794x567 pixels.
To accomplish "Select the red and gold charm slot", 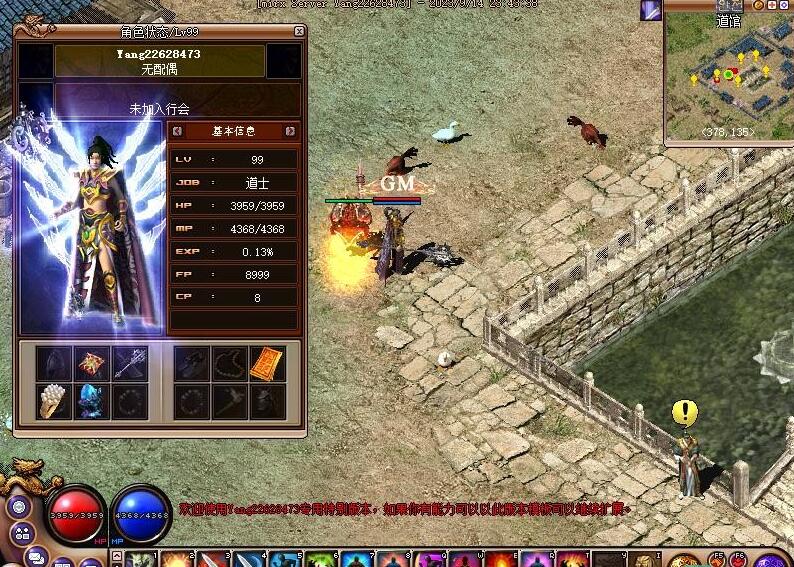I will 92,364.
